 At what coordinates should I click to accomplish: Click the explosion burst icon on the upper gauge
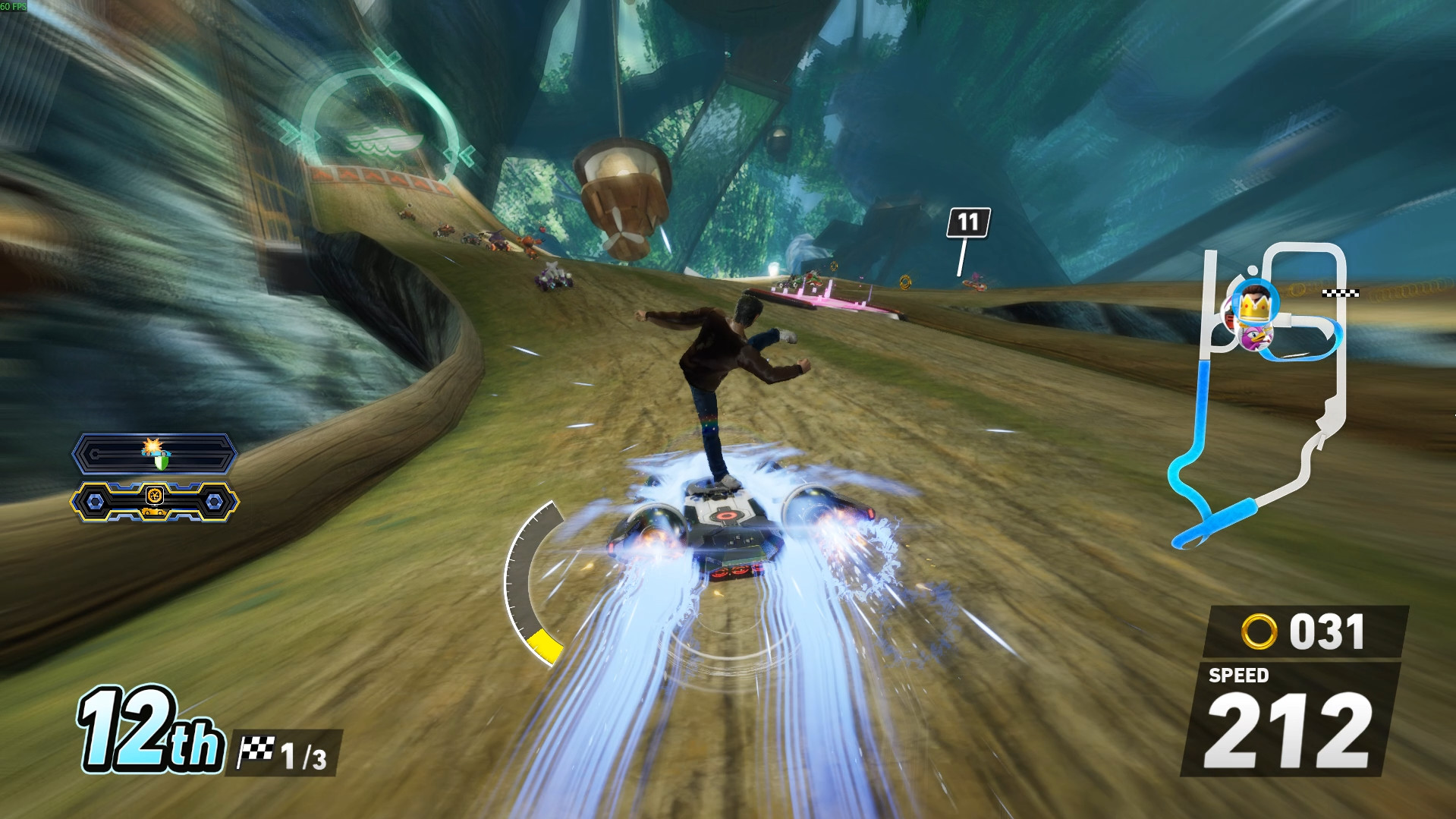click(x=153, y=445)
